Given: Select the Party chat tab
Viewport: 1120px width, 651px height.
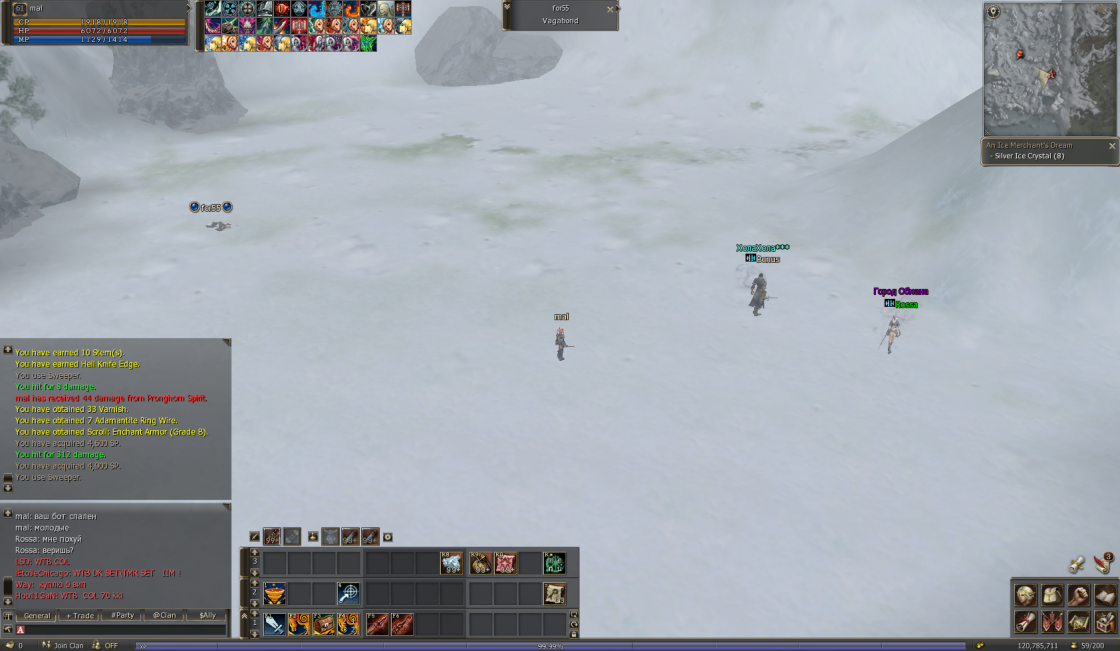Looking at the screenshot, I should pos(123,616).
